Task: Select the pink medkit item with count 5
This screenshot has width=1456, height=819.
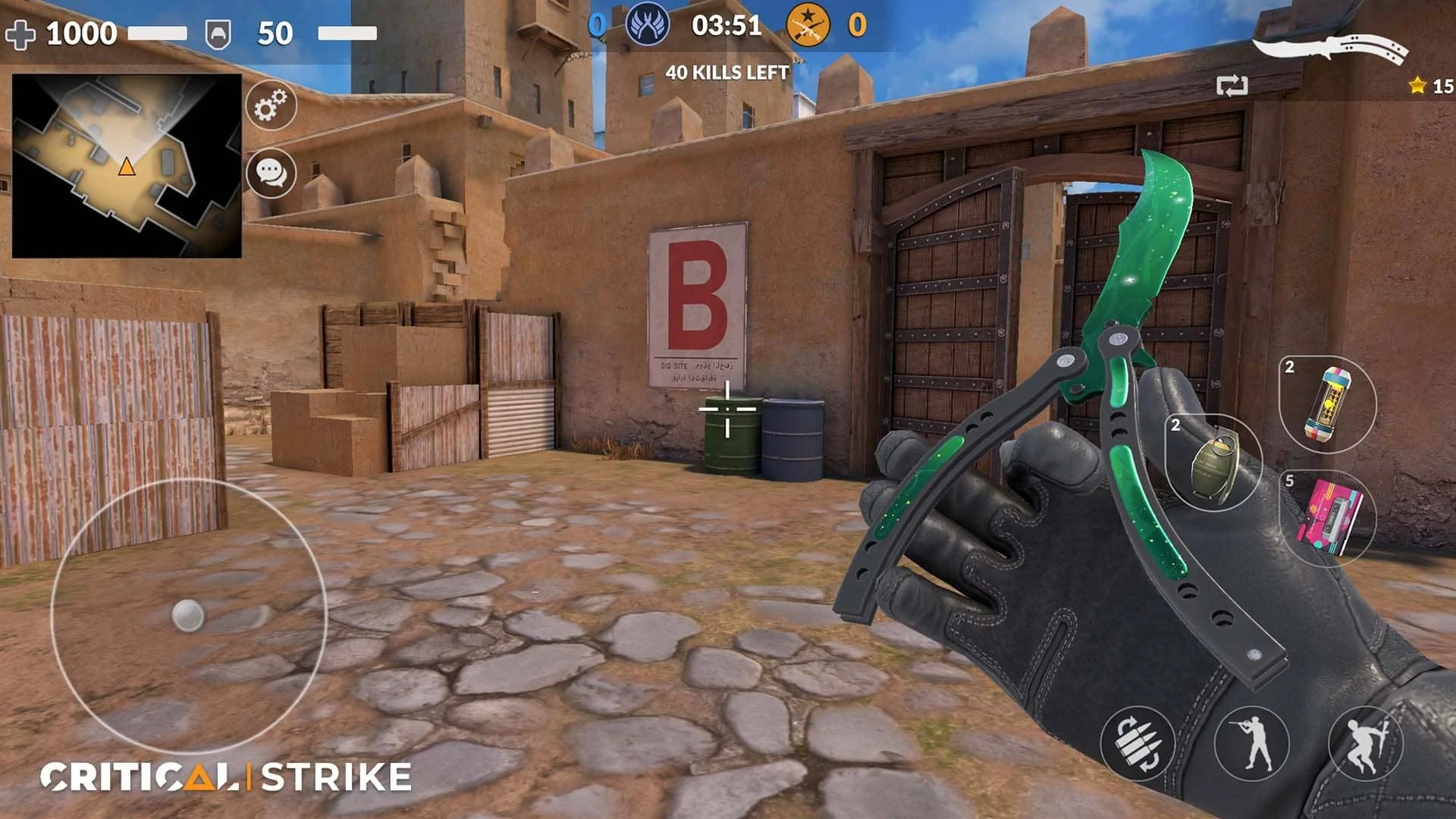Action: (1328, 516)
